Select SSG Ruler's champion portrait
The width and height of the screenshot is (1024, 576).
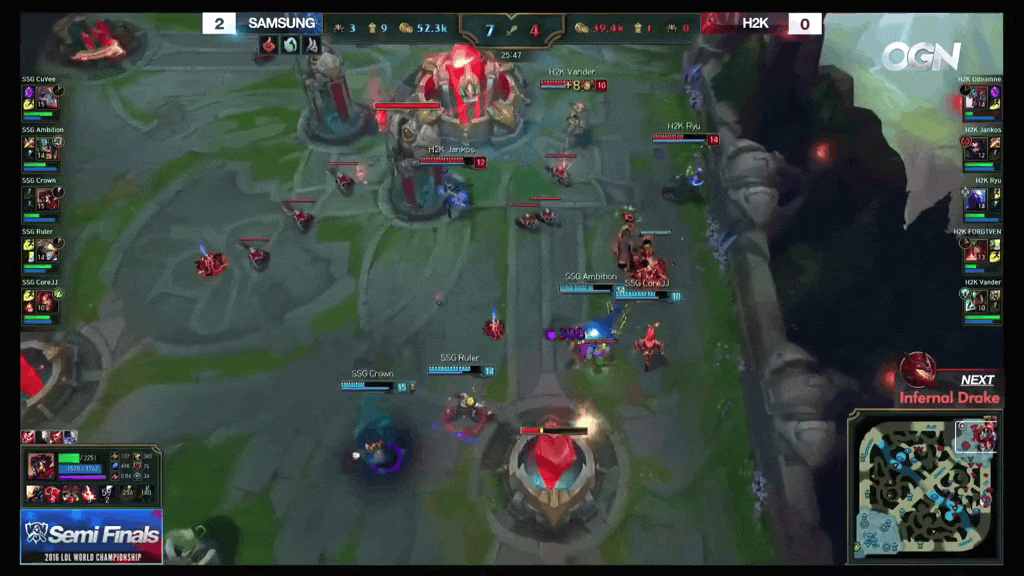(46, 250)
